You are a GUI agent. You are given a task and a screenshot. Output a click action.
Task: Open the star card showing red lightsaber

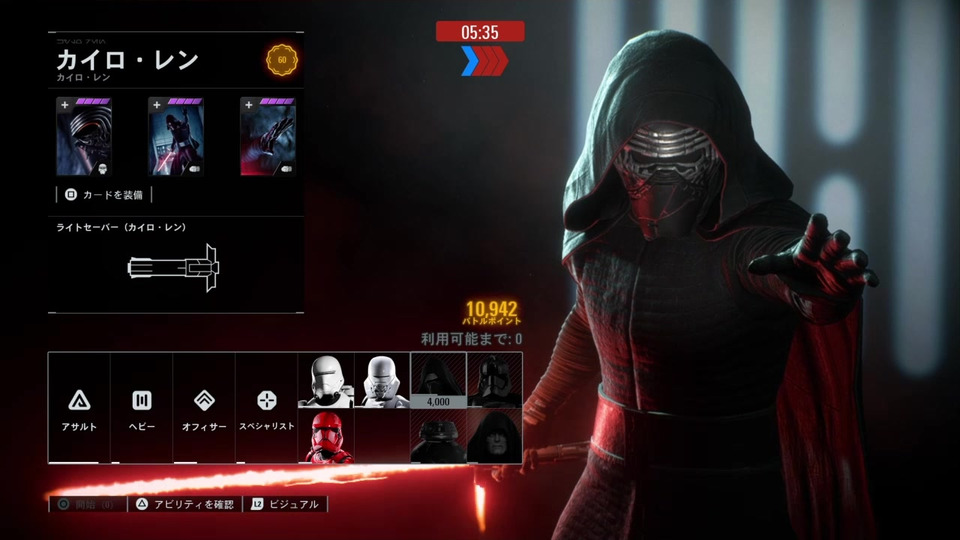[176, 137]
